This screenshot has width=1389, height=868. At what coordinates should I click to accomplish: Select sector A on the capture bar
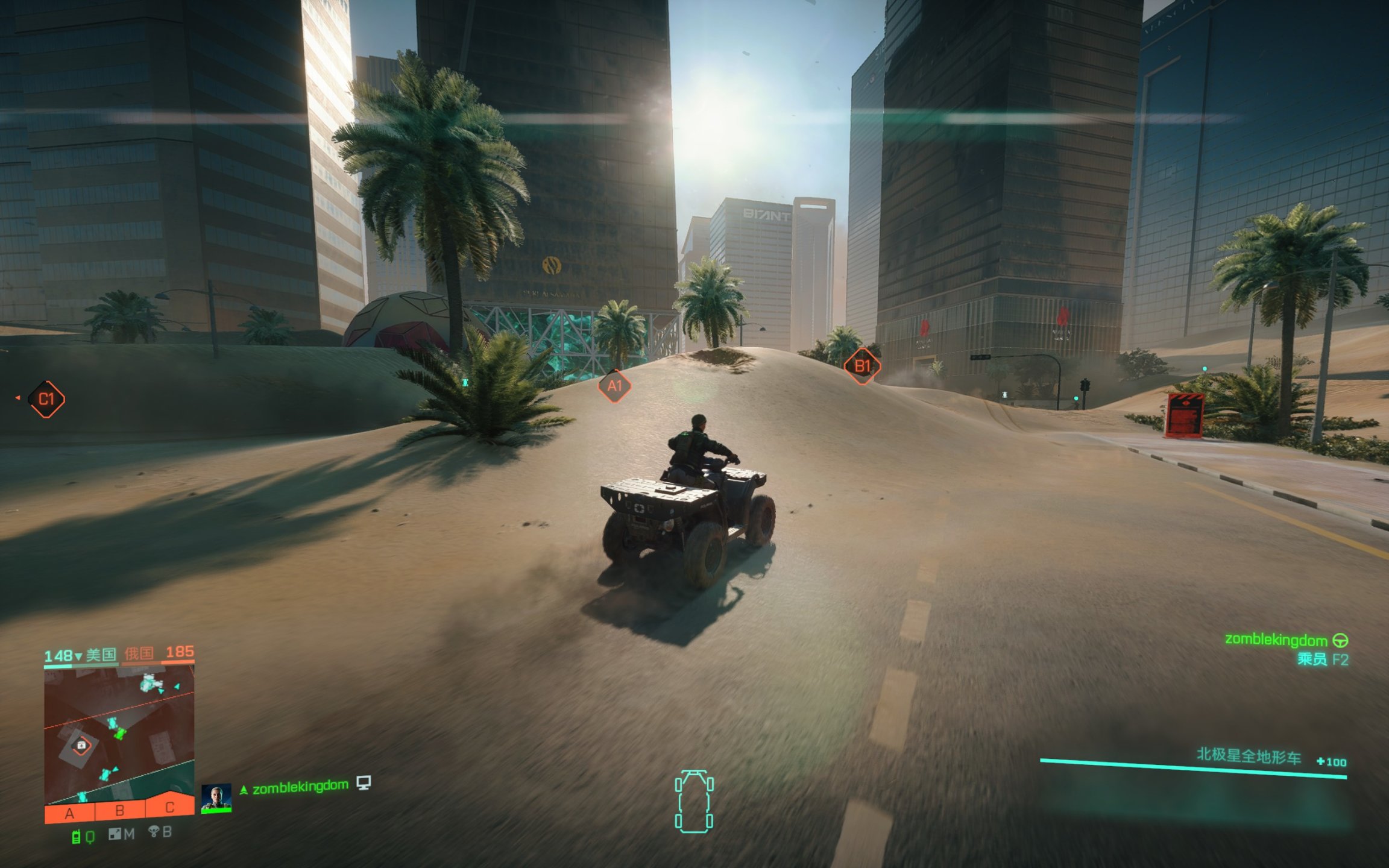tap(70, 813)
